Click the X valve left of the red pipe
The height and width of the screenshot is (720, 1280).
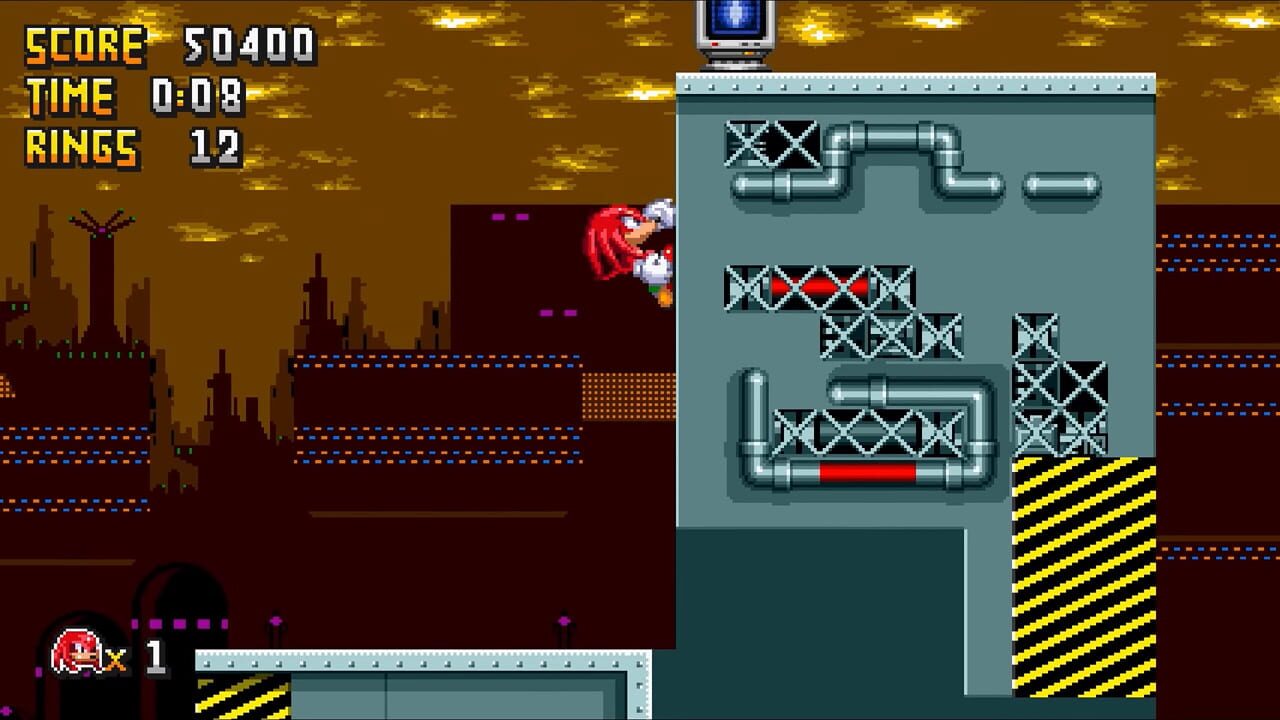745,287
